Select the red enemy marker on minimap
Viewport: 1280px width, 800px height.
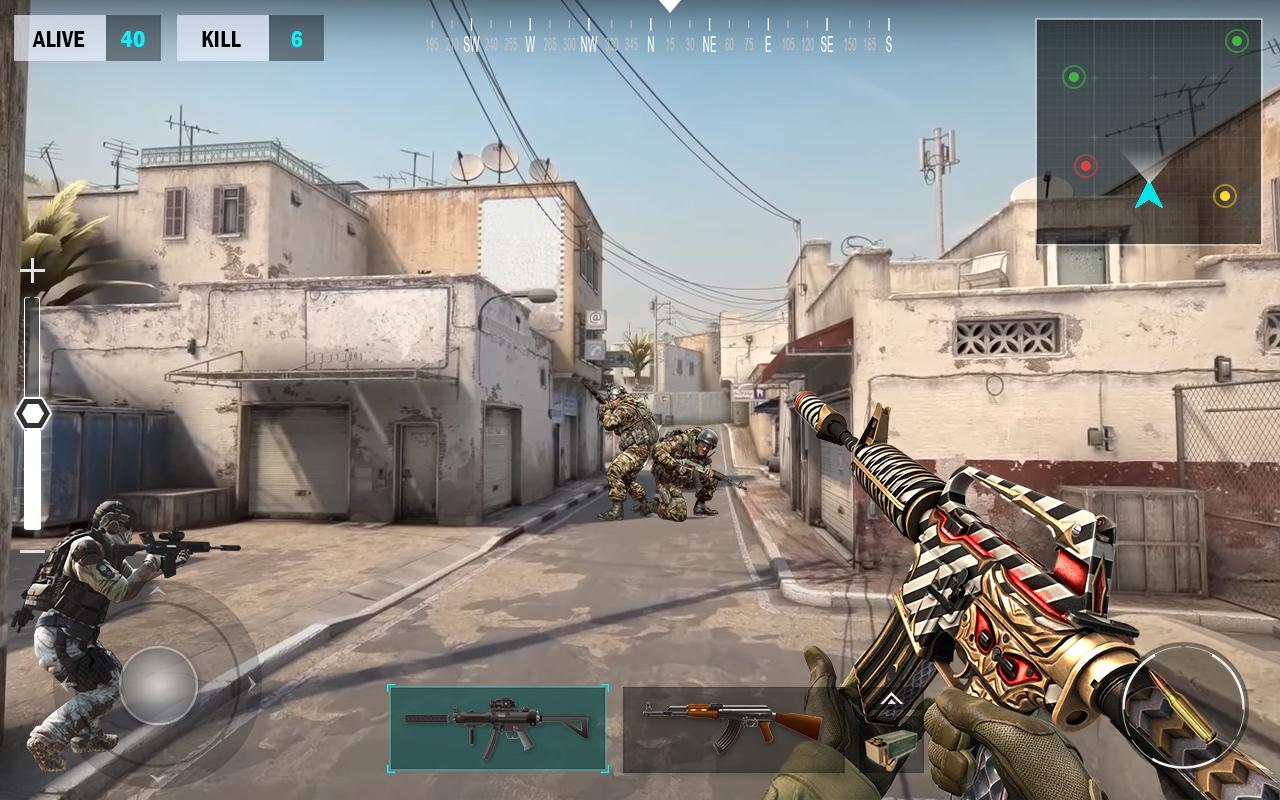point(1086,166)
